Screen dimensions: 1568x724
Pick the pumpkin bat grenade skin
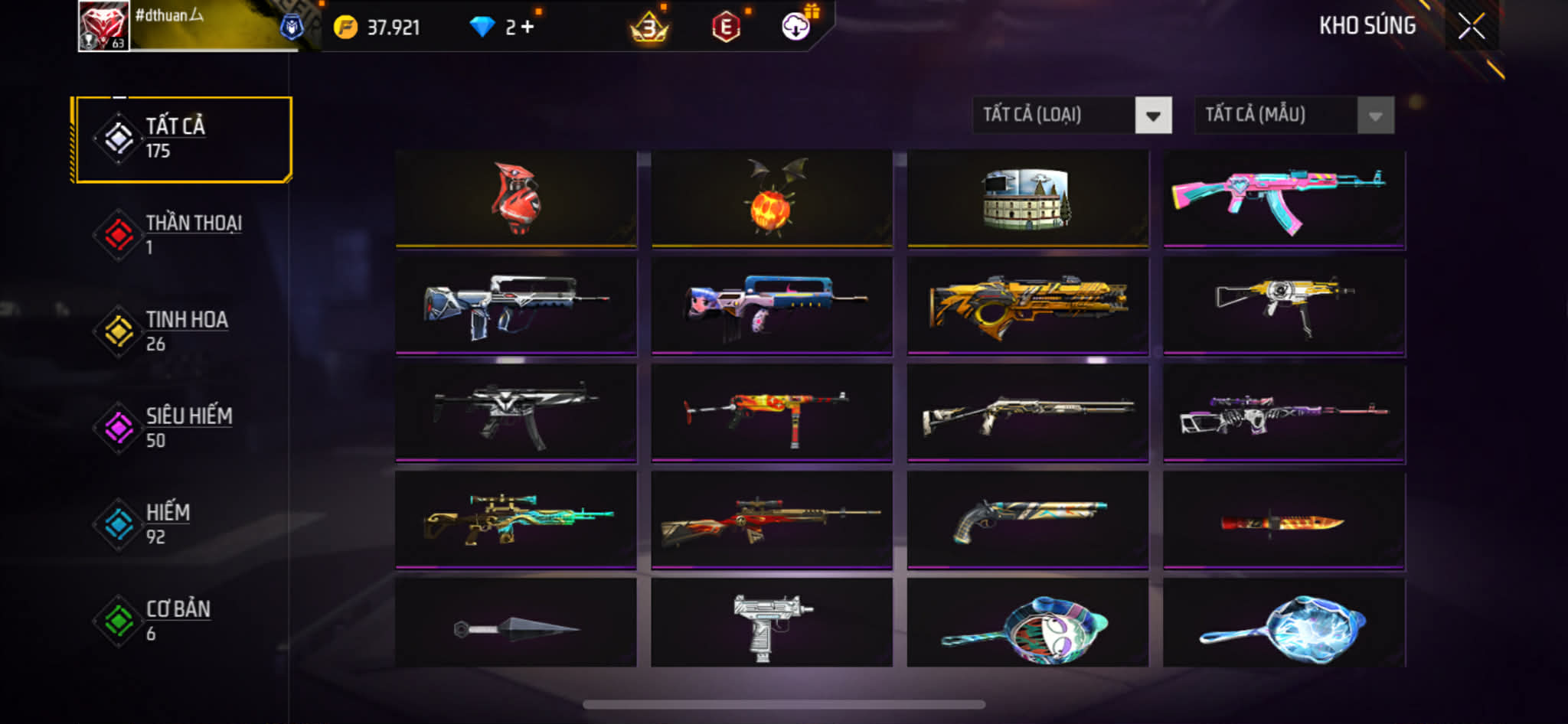pos(772,199)
